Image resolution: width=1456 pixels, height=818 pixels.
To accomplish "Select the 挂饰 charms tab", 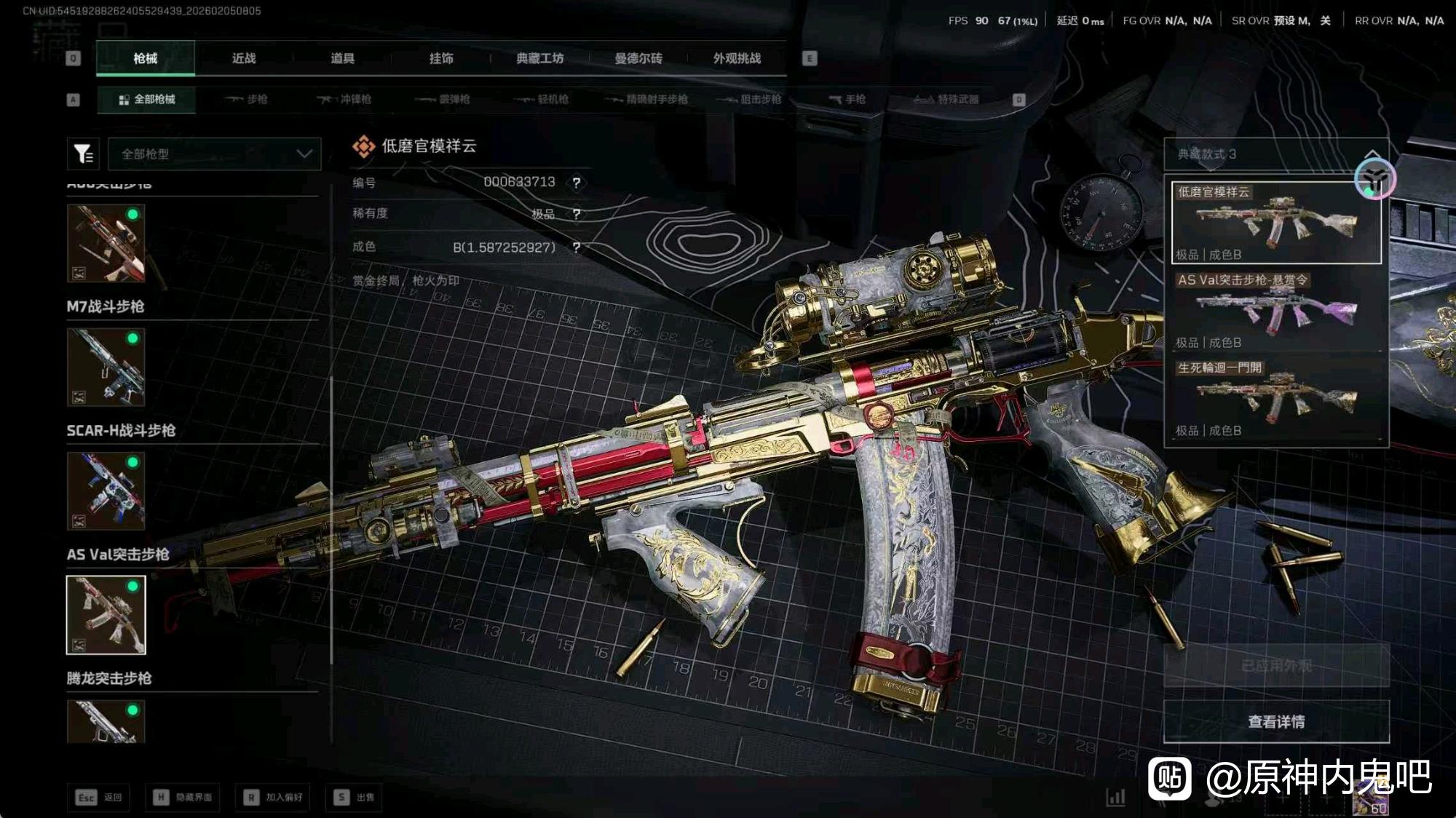I will pos(441,58).
